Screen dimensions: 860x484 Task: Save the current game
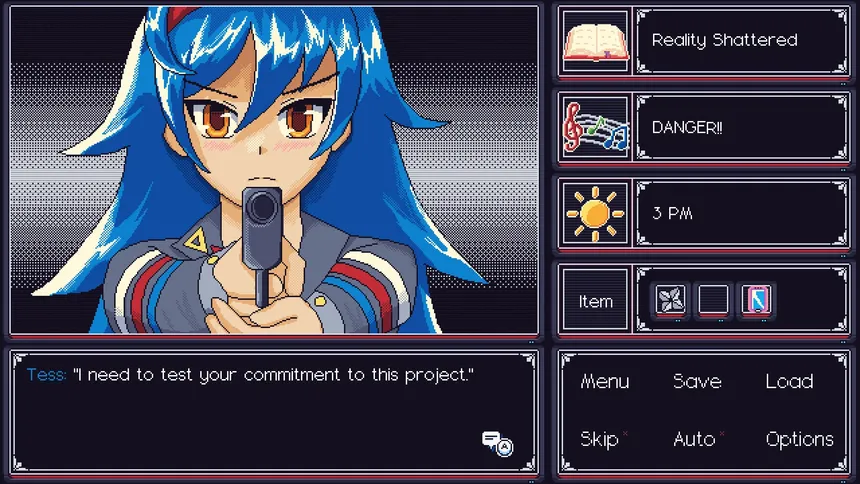697,381
